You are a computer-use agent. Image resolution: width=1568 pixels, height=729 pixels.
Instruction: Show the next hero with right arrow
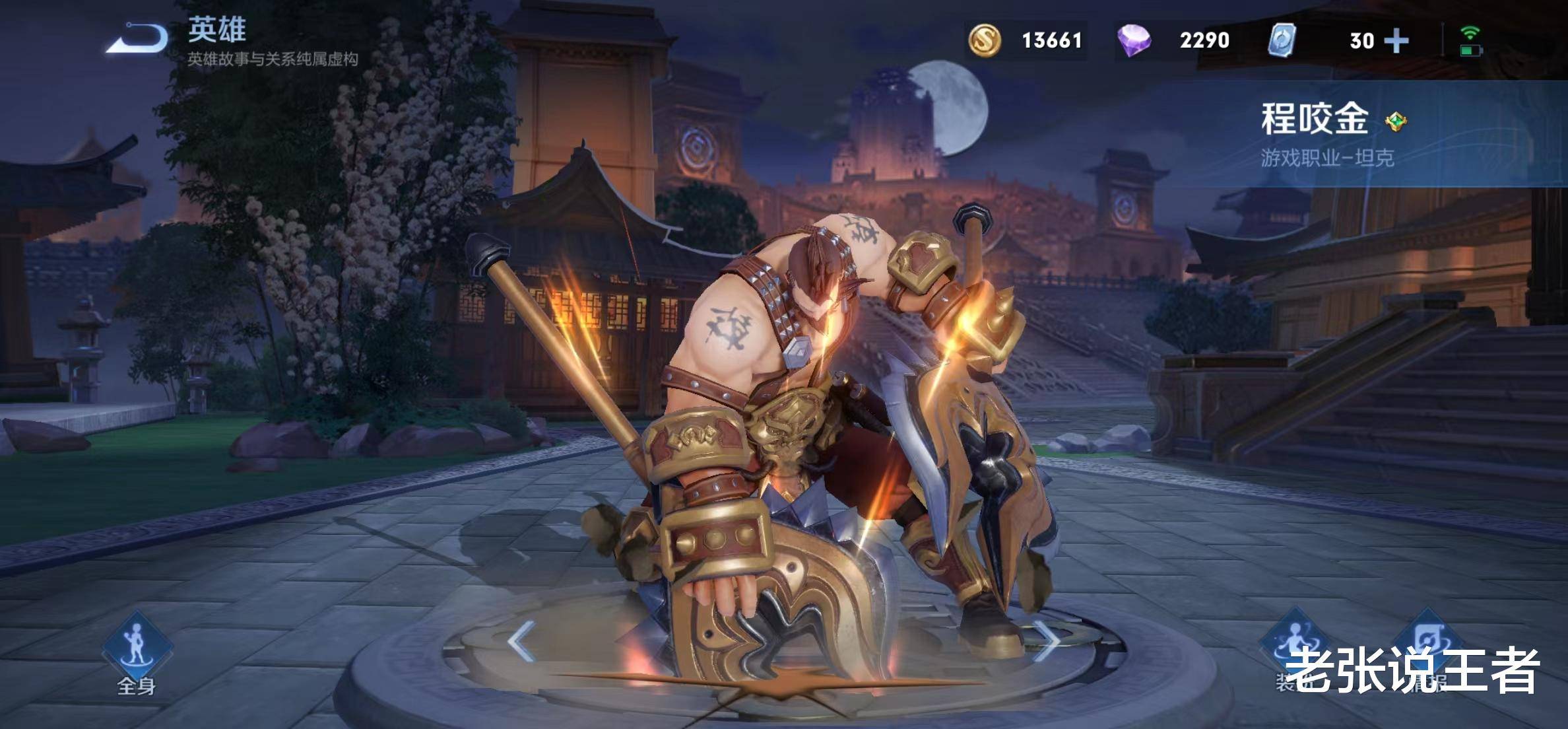(1046, 641)
